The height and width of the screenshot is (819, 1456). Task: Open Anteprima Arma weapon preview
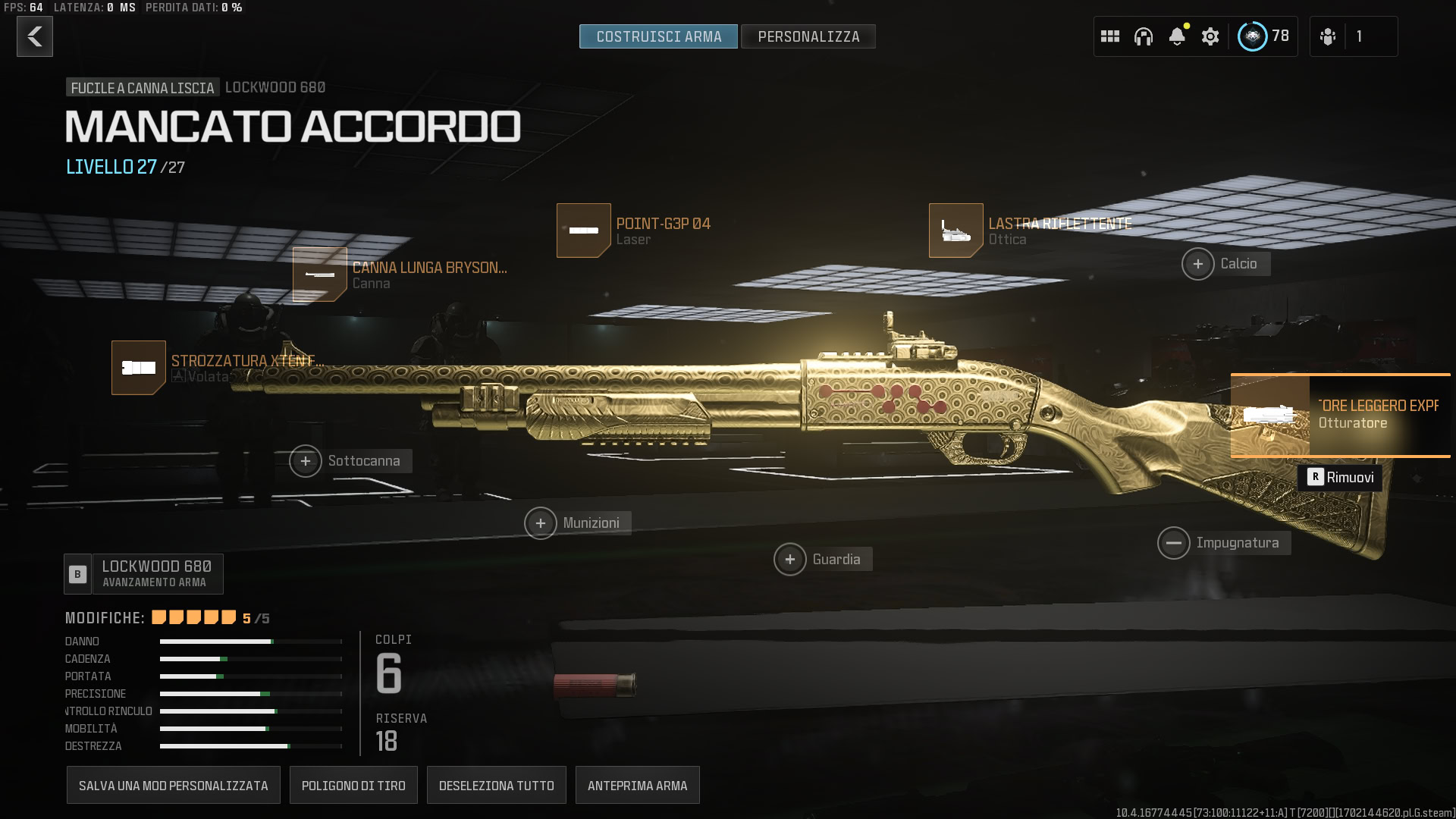638,786
